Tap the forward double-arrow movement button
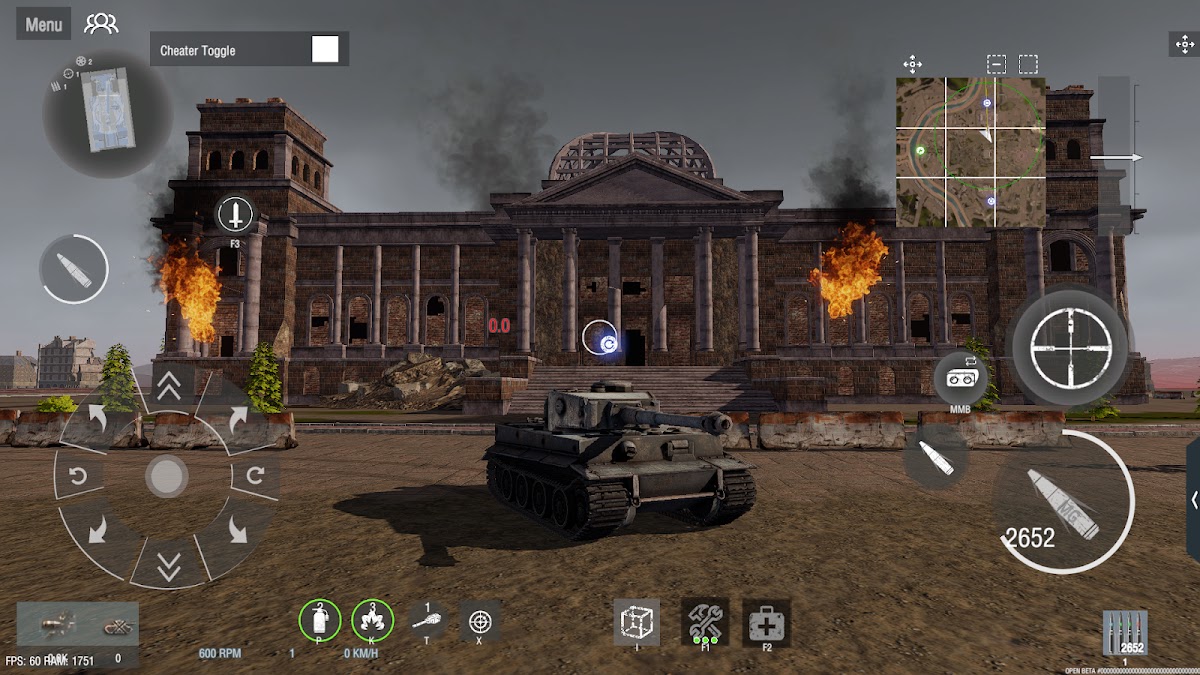This screenshot has width=1200, height=675. pyautogui.click(x=169, y=387)
